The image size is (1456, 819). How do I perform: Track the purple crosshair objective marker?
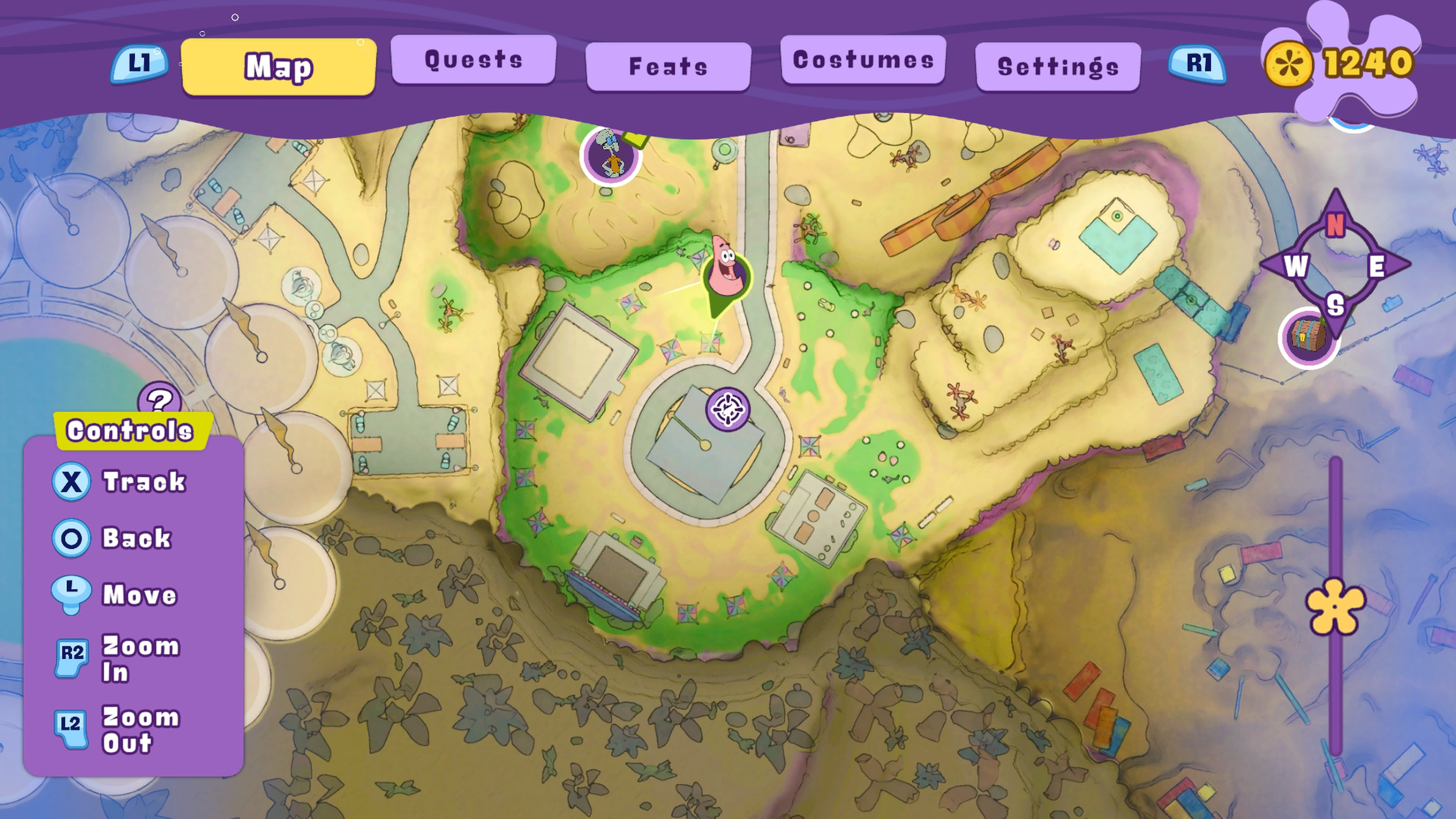click(x=728, y=409)
